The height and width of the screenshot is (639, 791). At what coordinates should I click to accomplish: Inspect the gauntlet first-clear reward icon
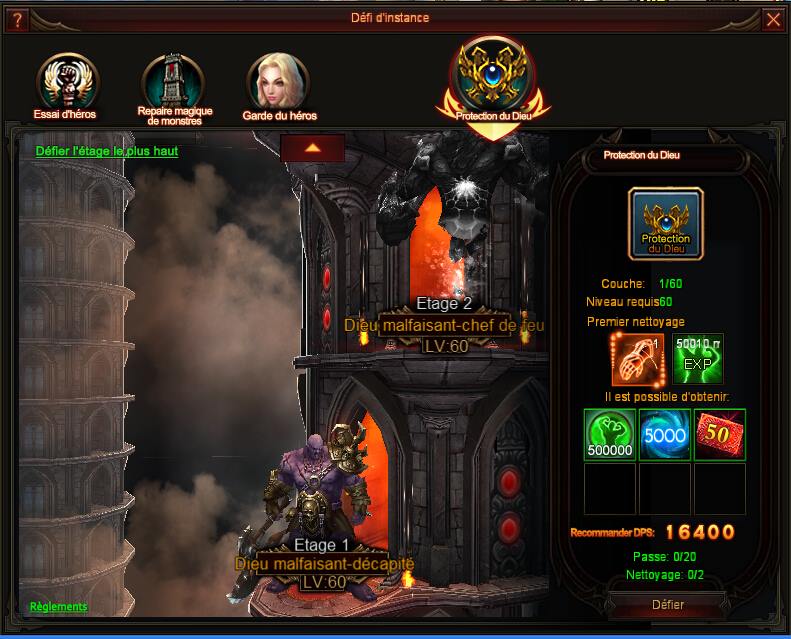(638, 360)
